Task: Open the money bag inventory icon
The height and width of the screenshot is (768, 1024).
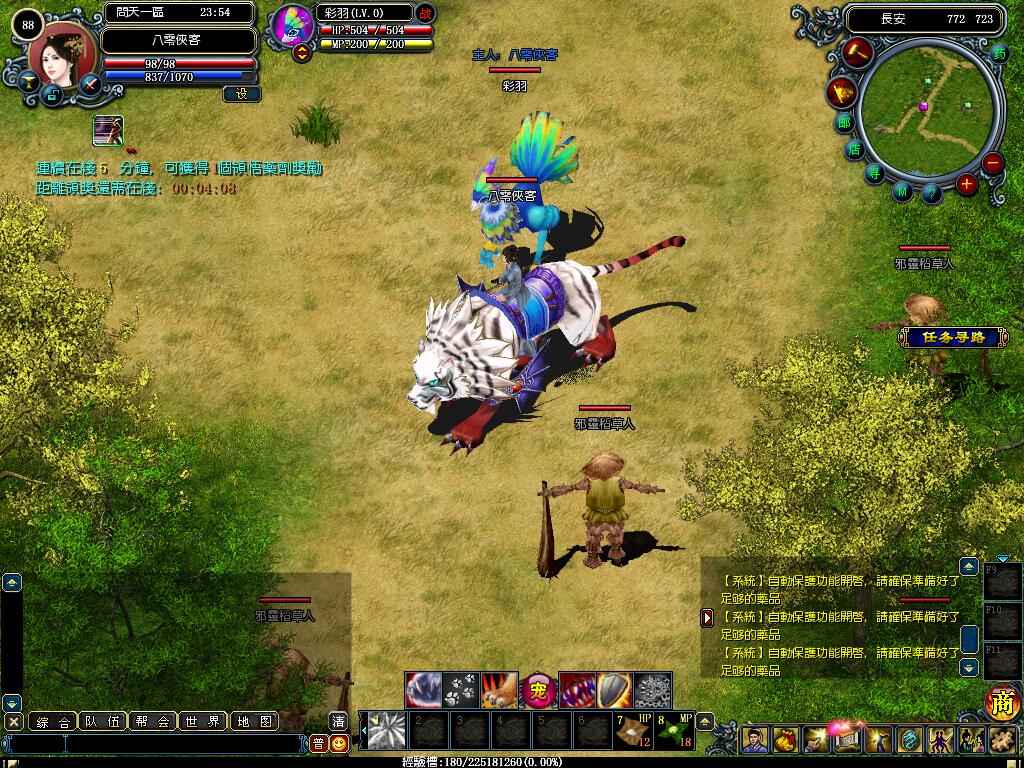Action: [x=785, y=741]
